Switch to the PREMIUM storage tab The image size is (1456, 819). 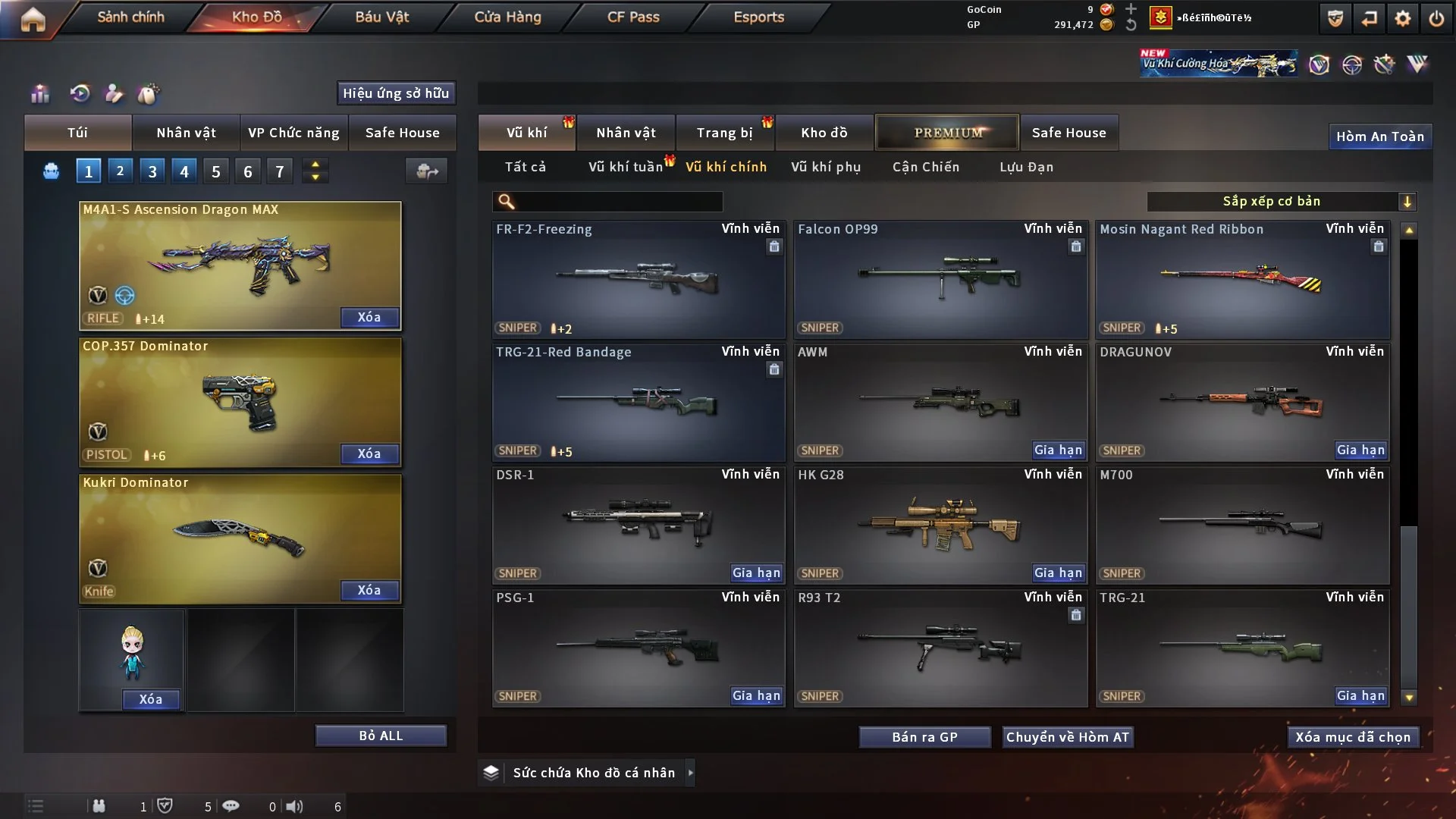click(x=947, y=133)
